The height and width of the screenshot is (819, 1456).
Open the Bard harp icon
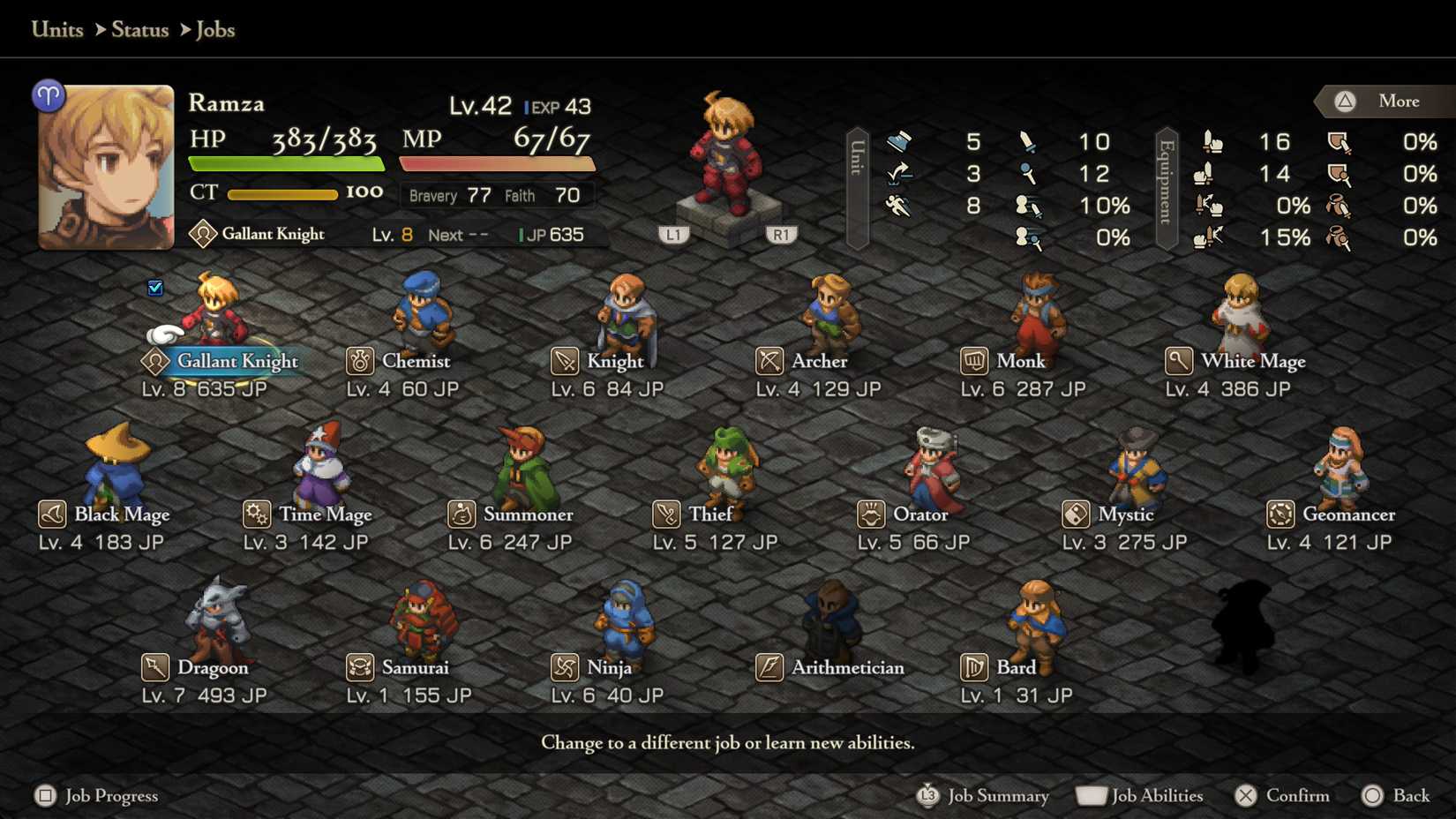pos(975,667)
